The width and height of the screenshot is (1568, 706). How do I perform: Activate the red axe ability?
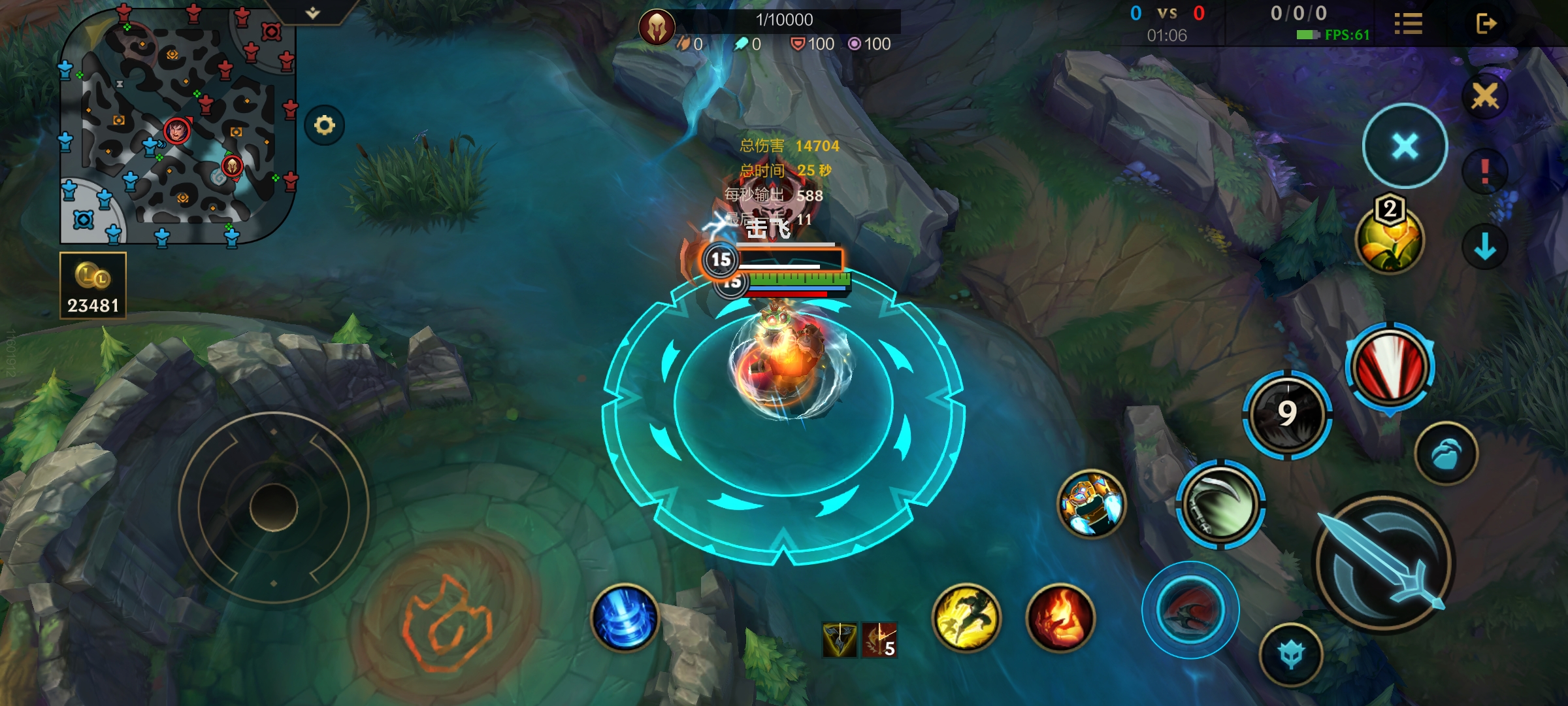(x=1190, y=610)
